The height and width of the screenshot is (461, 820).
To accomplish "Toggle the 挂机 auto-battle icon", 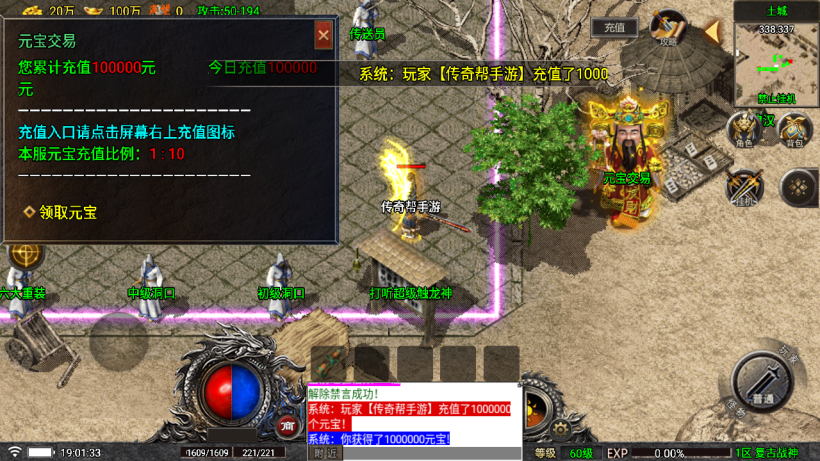I will point(743,187).
